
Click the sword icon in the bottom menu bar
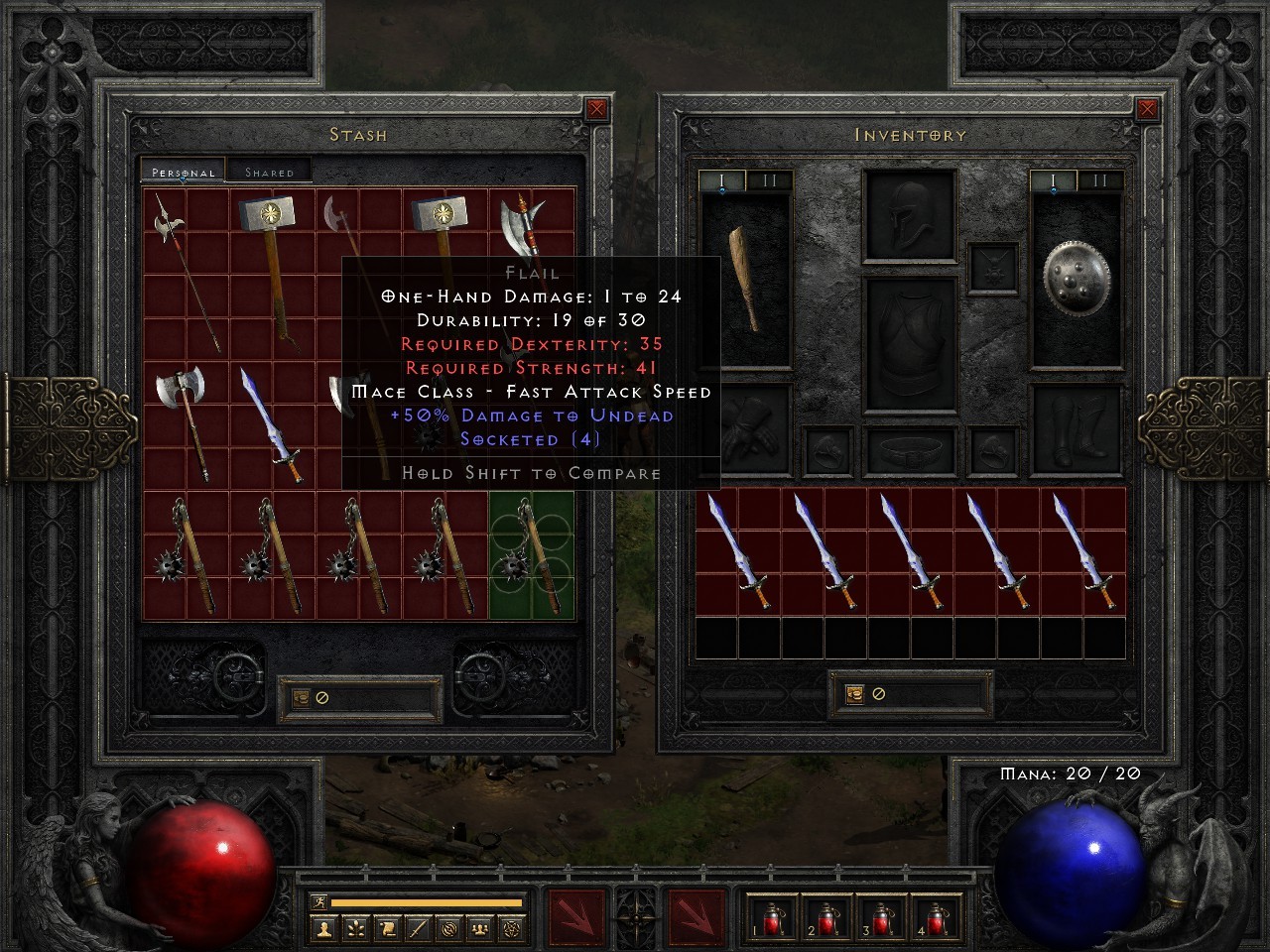(417, 930)
